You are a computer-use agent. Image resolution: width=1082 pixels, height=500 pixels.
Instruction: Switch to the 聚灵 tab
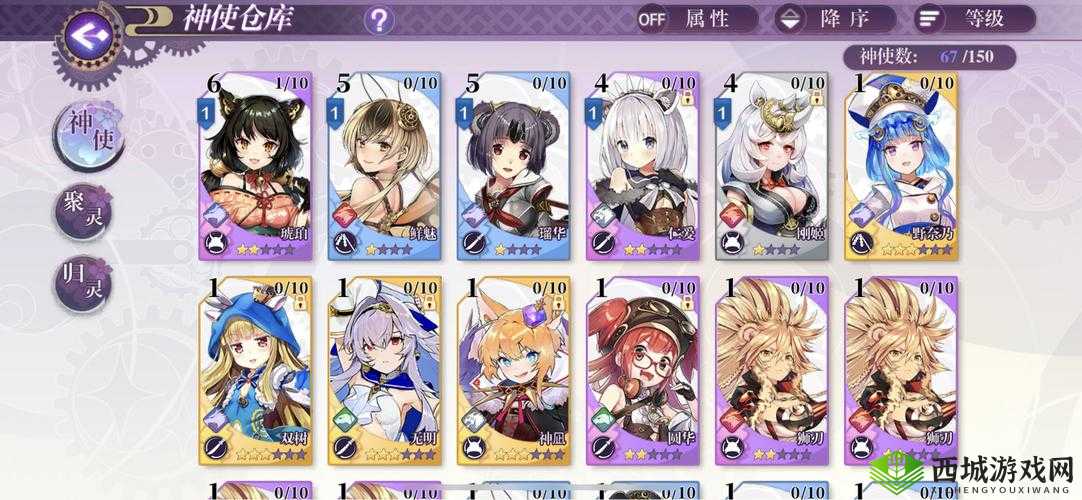[x=83, y=211]
